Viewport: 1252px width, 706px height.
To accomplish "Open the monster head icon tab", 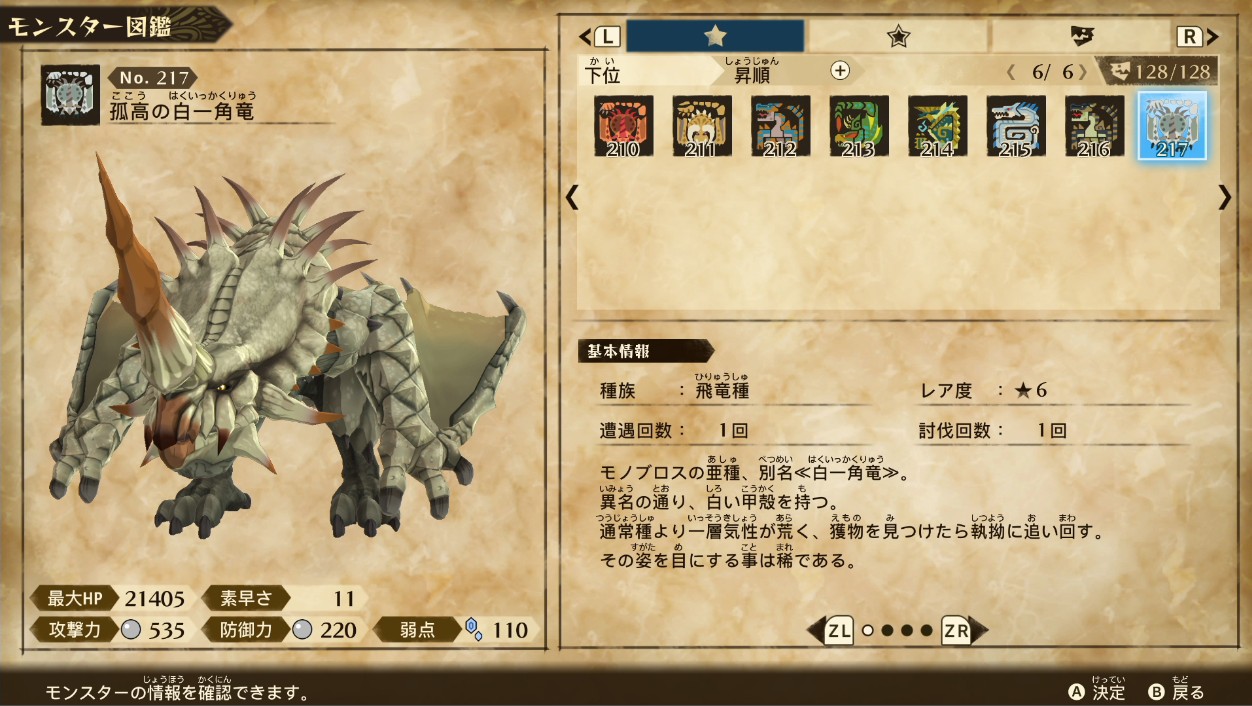I will pyautogui.click(x=1081, y=37).
